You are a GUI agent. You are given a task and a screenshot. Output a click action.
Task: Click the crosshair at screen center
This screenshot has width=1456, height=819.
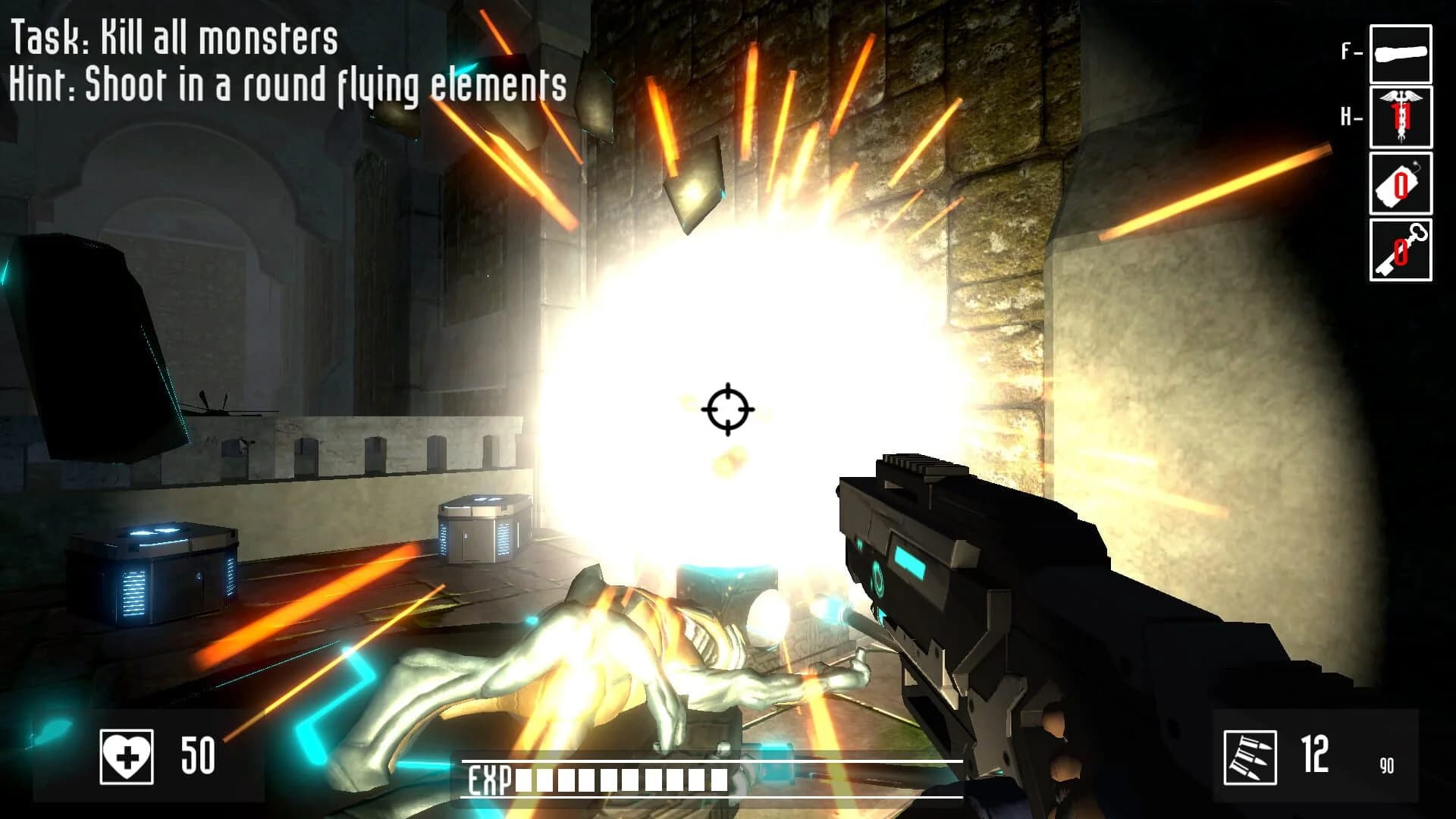point(728,409)
